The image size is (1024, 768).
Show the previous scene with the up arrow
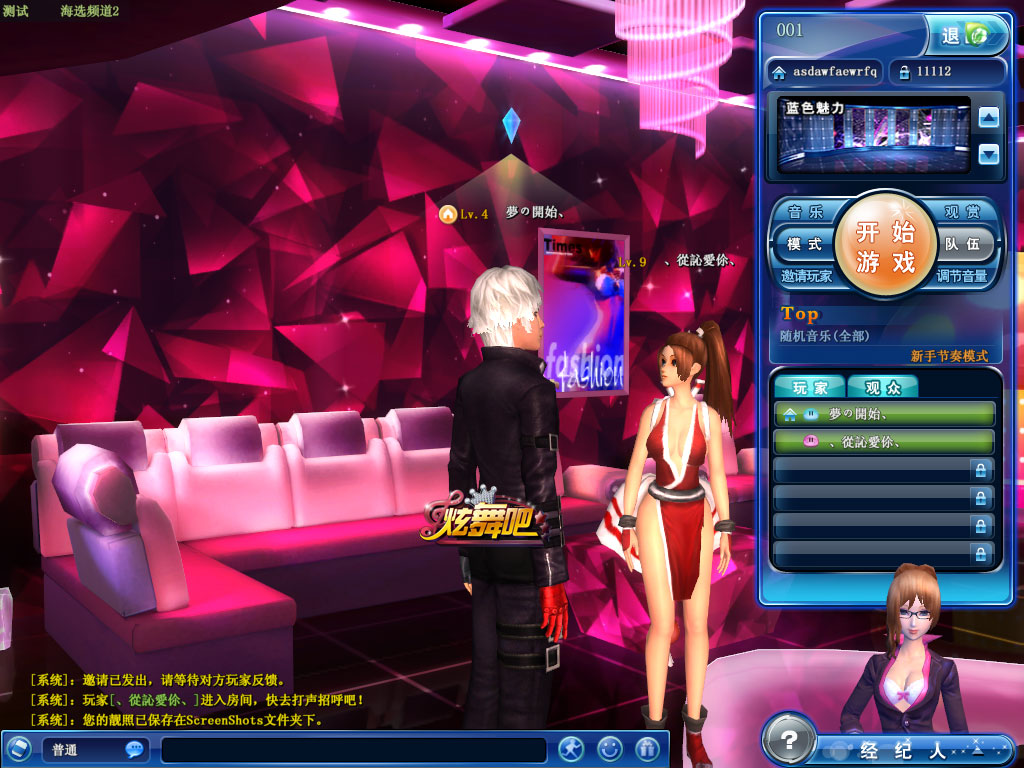tap(988, 118)
